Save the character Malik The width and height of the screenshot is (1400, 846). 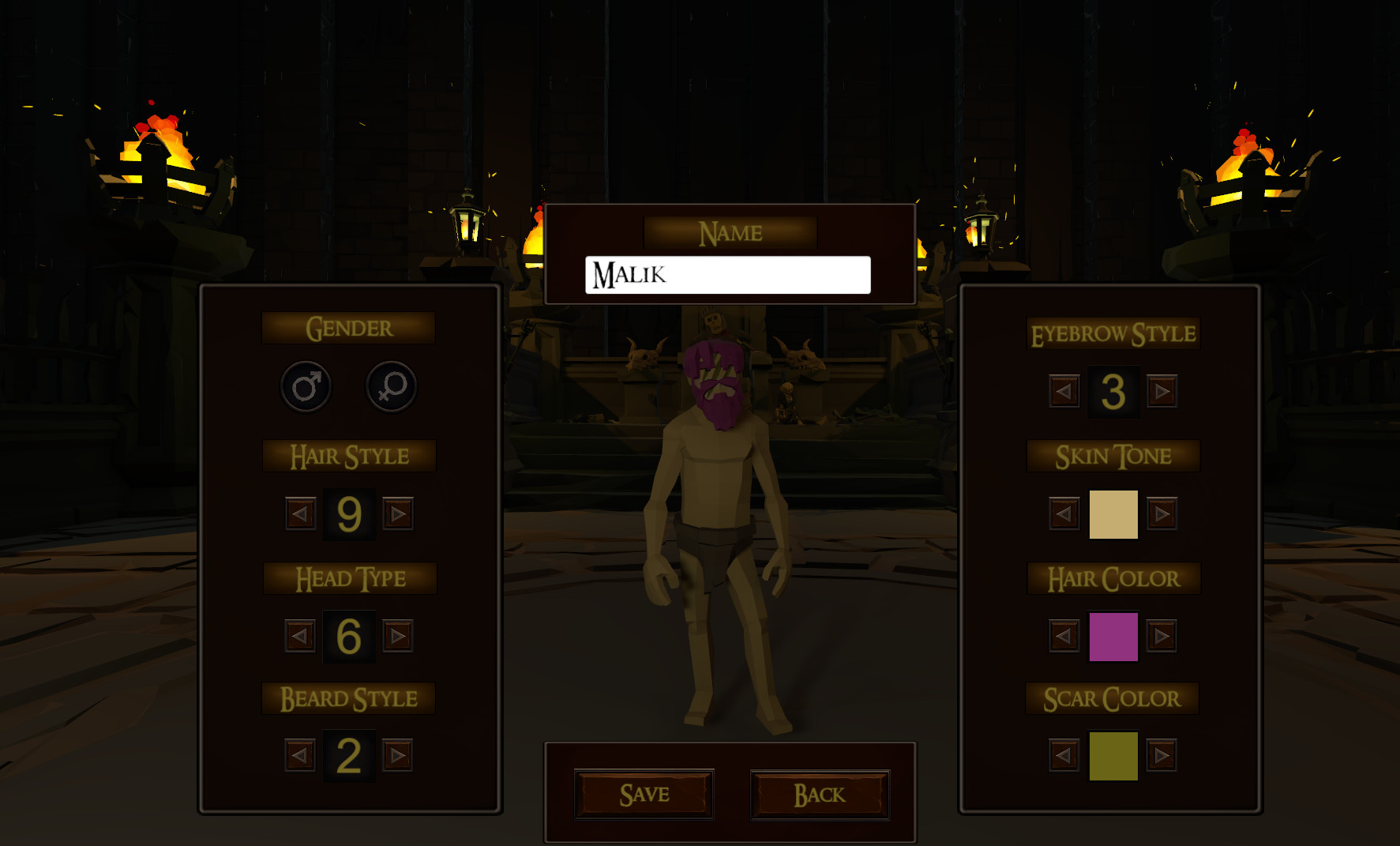(x=644, y=794)
